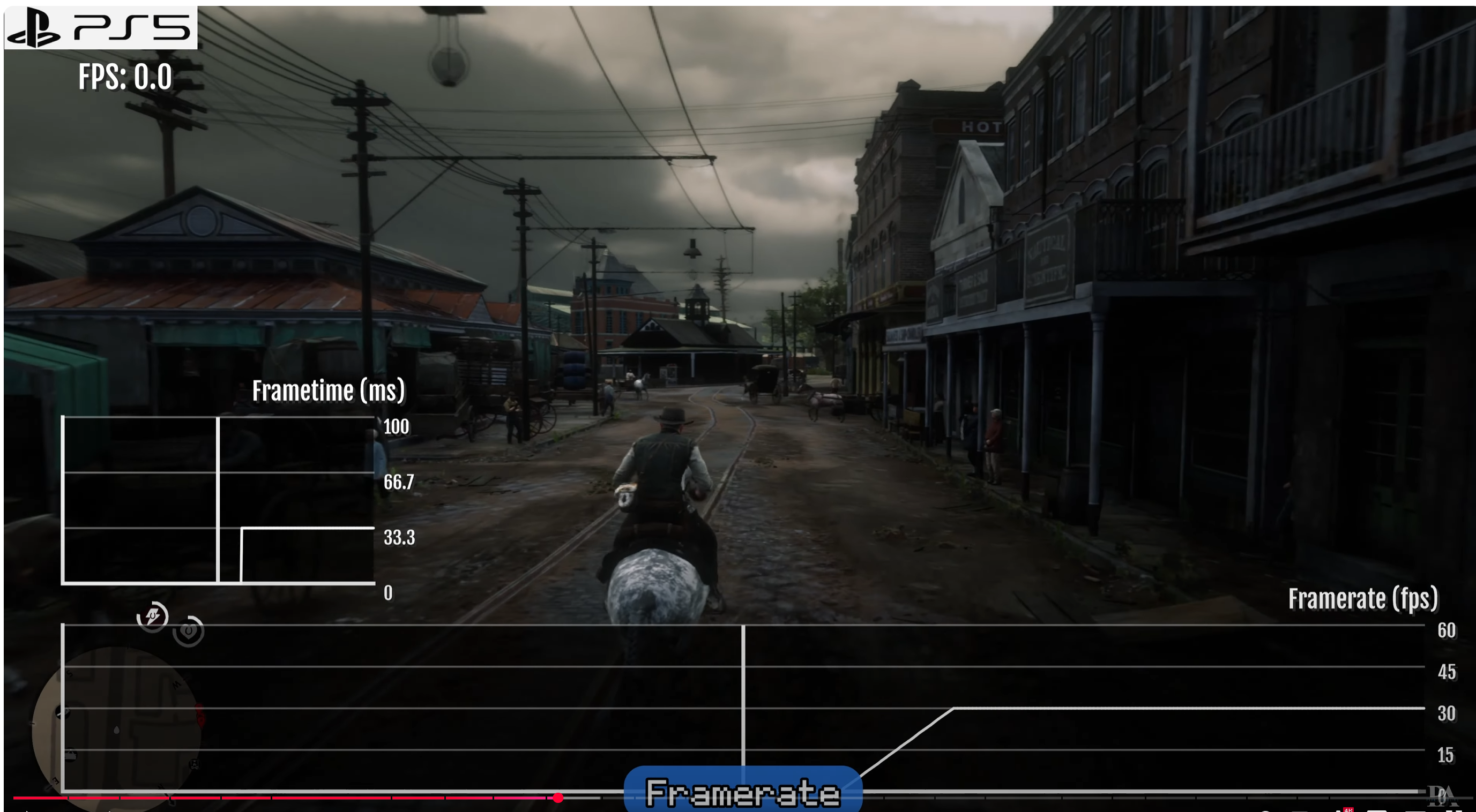1476x812 pixels.
Task: Select the Dead Eye core icon
Action: (x=189, y=631)
